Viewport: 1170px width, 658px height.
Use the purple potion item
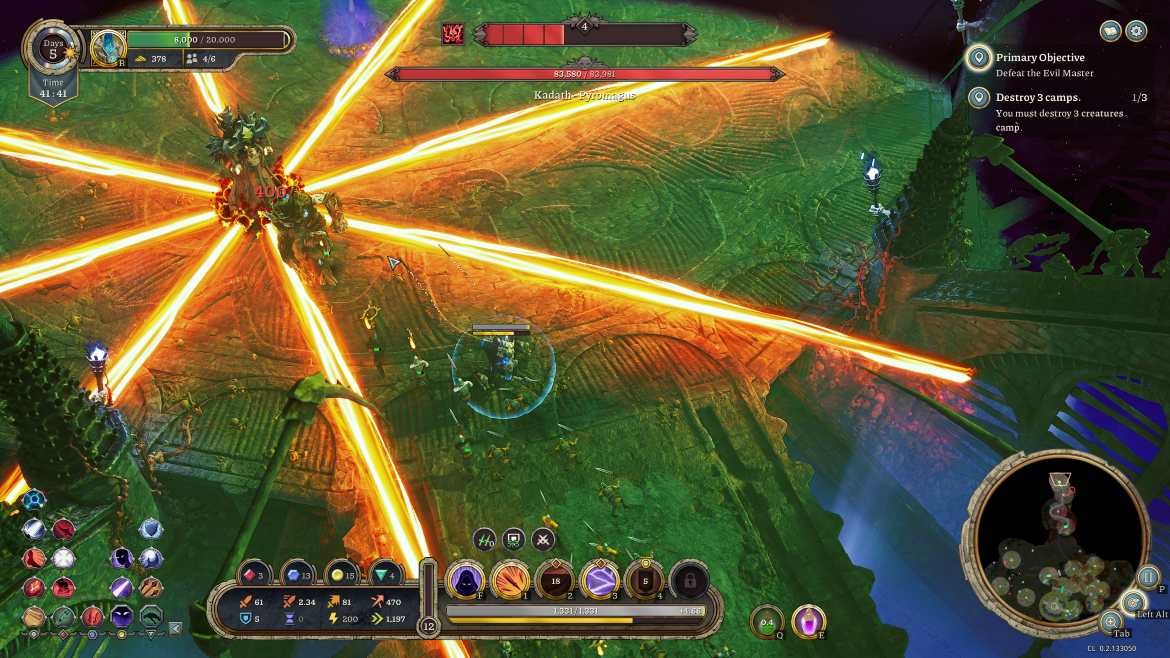pyautogui.click(x=808, y=621)
